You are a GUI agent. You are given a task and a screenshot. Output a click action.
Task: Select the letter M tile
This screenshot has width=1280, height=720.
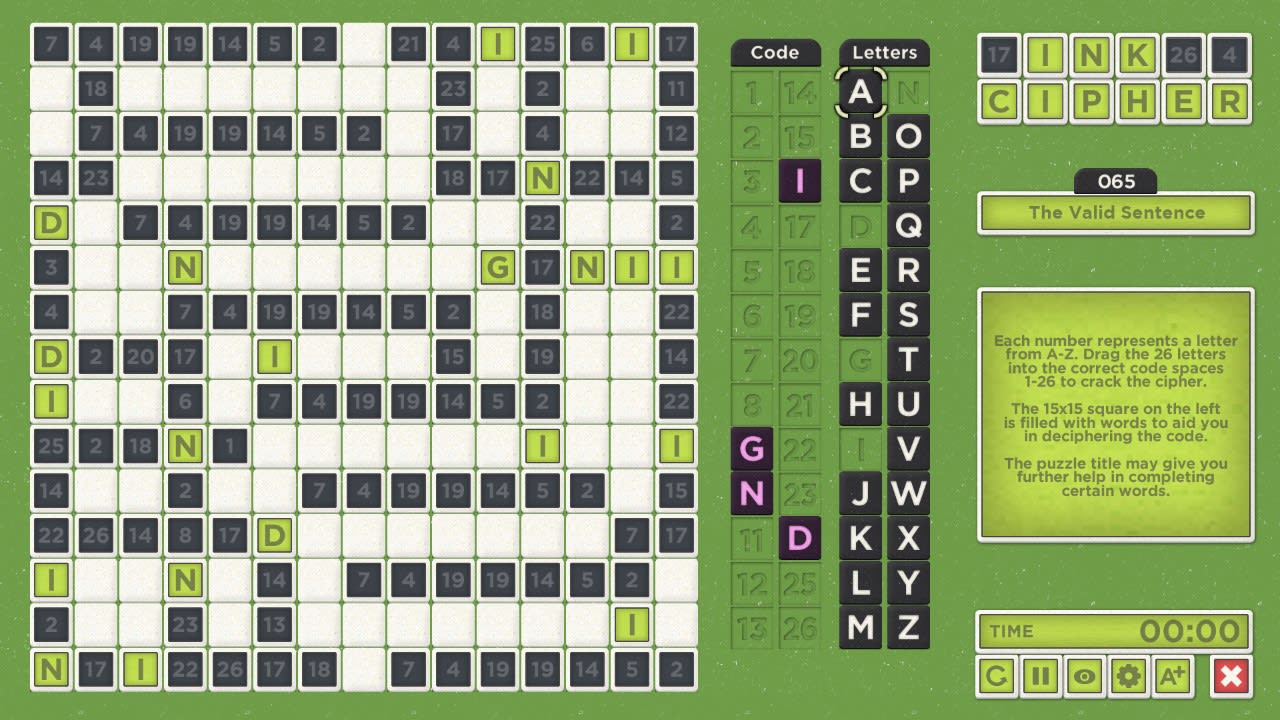(860, 629)
